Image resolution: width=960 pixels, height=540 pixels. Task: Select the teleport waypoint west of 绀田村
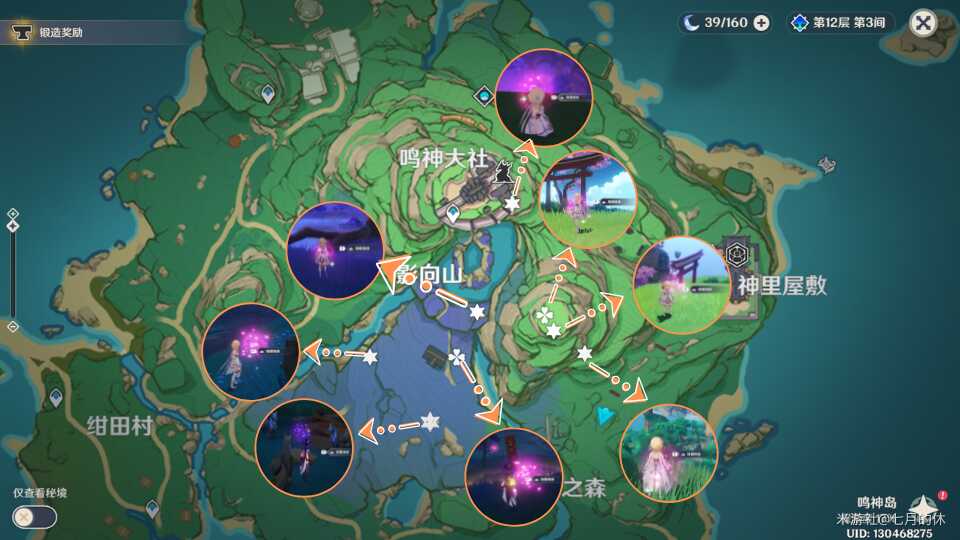coord(54,397)
